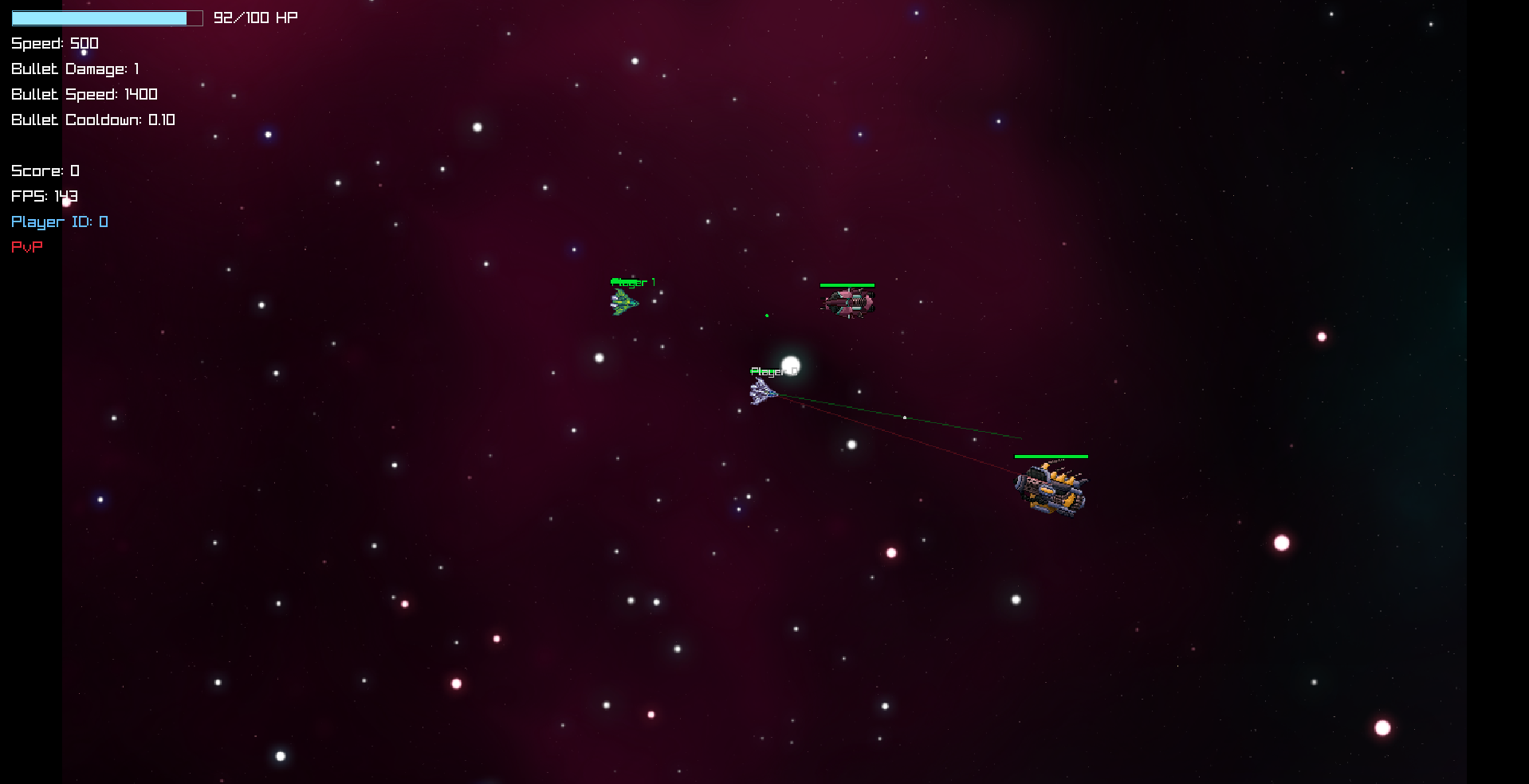
Task: Click the Bullet Speed stat line
Action: coord(84,94)
